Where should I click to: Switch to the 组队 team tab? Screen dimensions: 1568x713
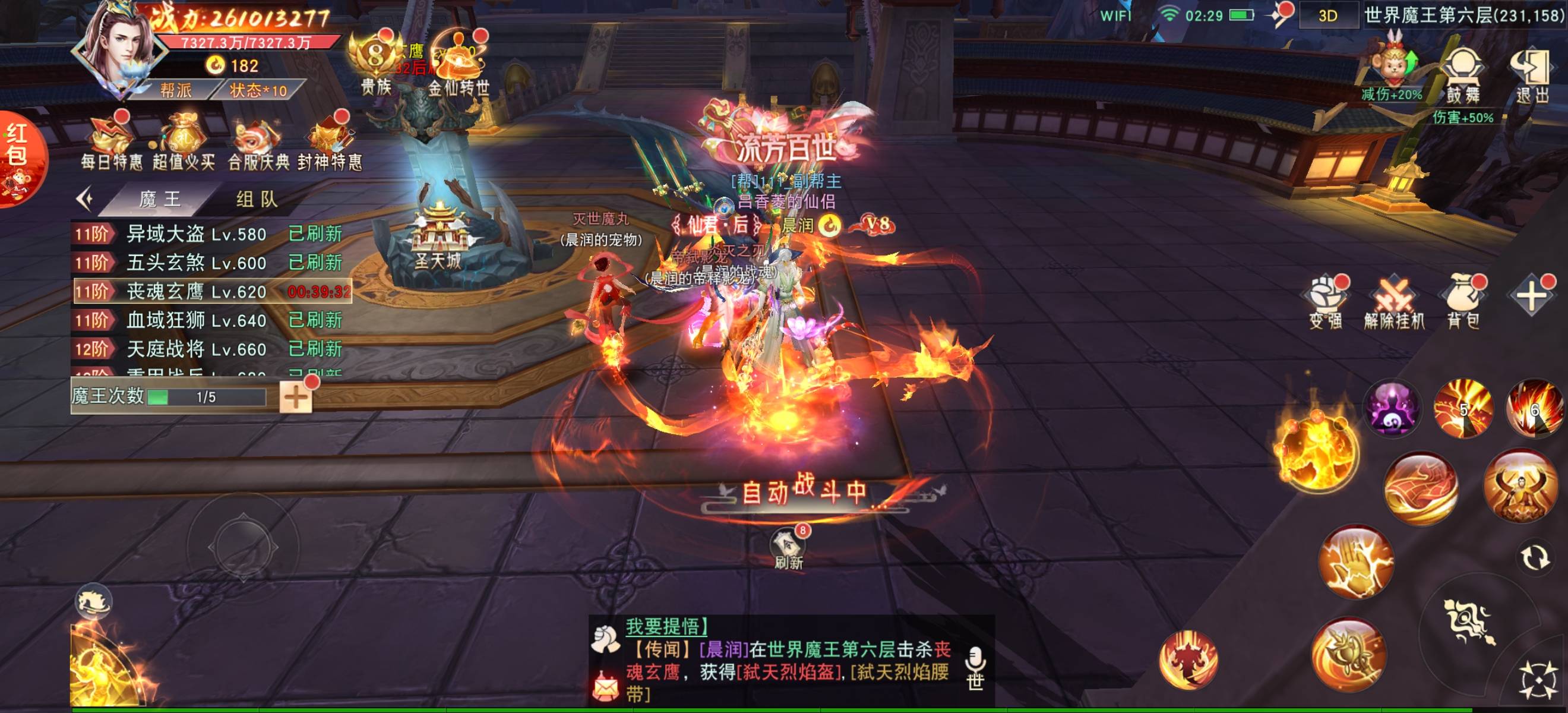pos(256,199)
